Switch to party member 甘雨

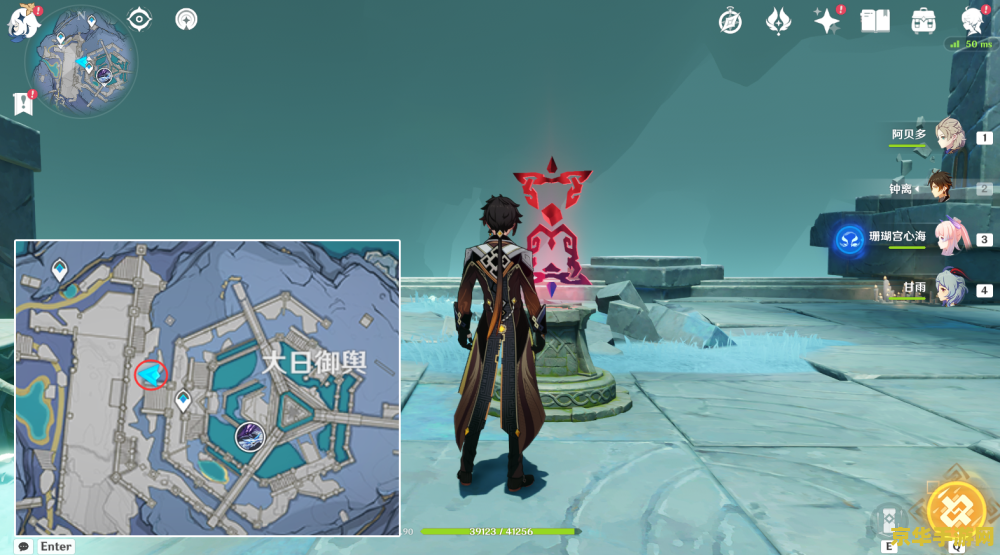(950, 288)
